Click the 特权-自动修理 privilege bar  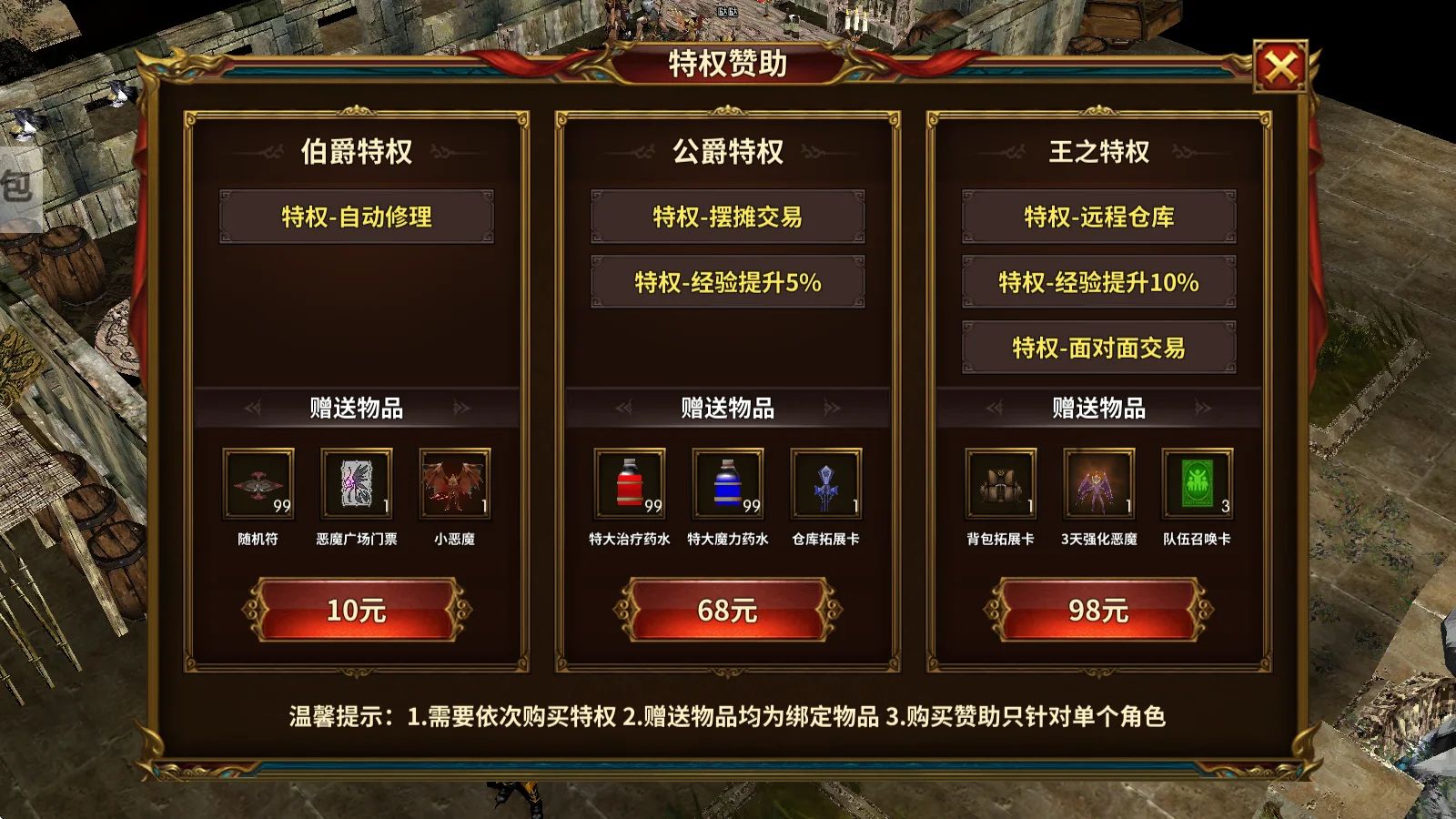pos(357,217)
